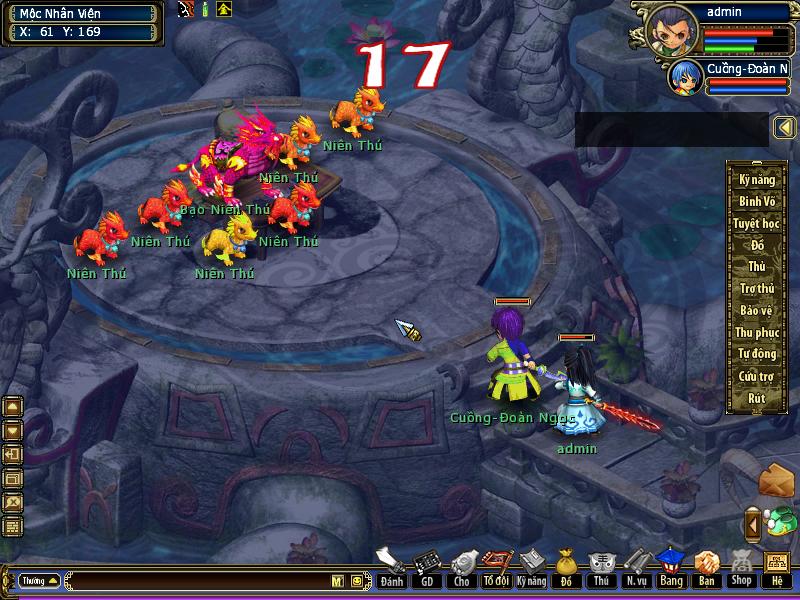Open the Thú pet panel
The width and height of the screenshot is (800, 600).
[x=600, y=568]
